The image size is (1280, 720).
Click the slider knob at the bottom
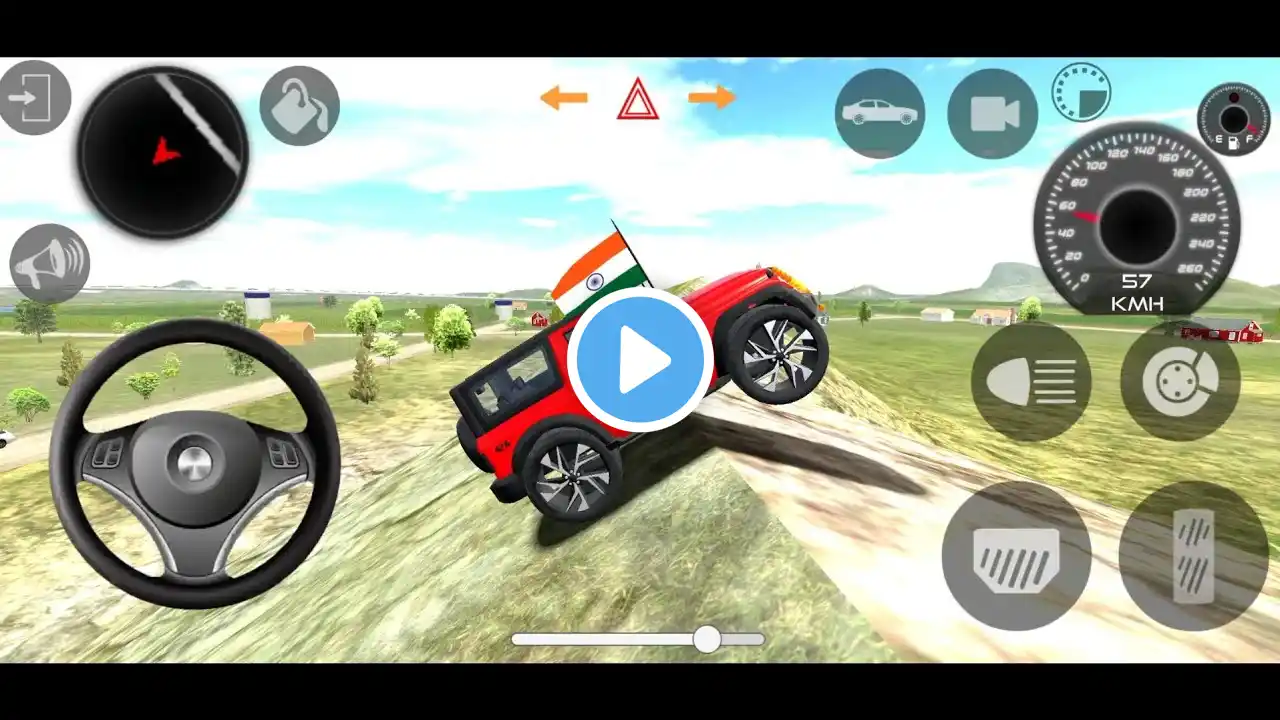(707, 639)
